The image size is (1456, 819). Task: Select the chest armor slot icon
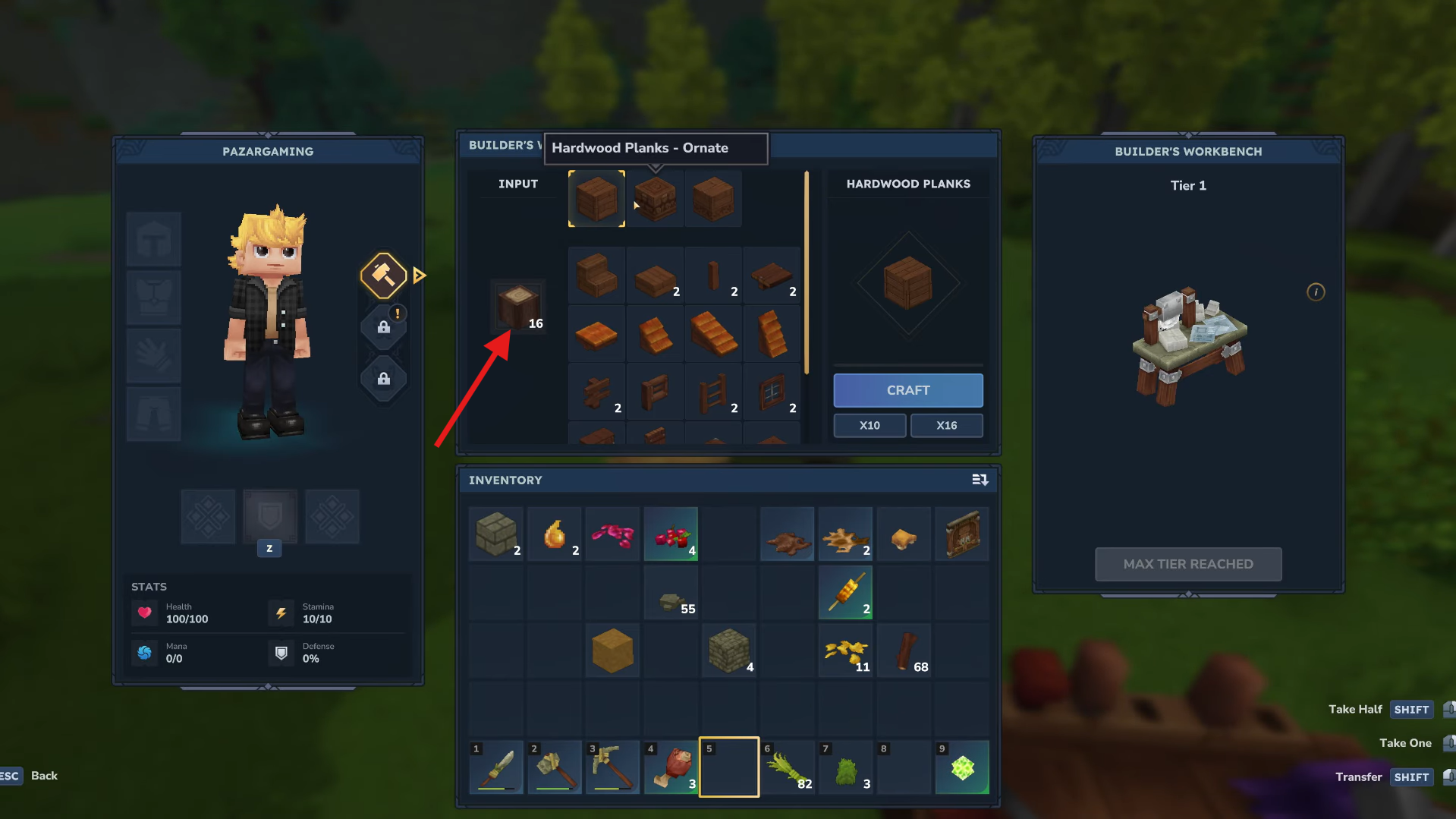click(153, 298)
